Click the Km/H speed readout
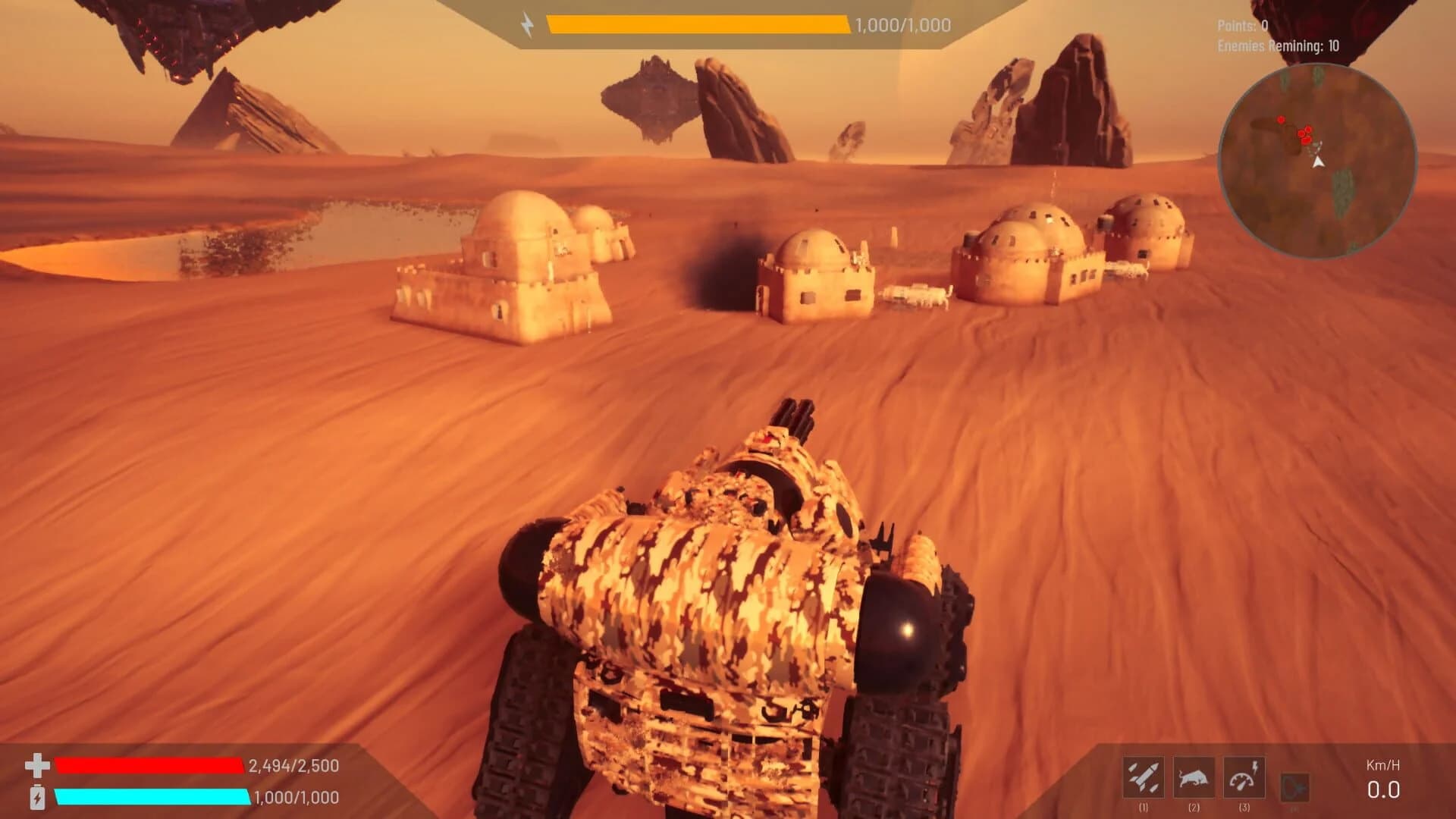The height and width of the screenshot is (819, 1456). 1384,766
